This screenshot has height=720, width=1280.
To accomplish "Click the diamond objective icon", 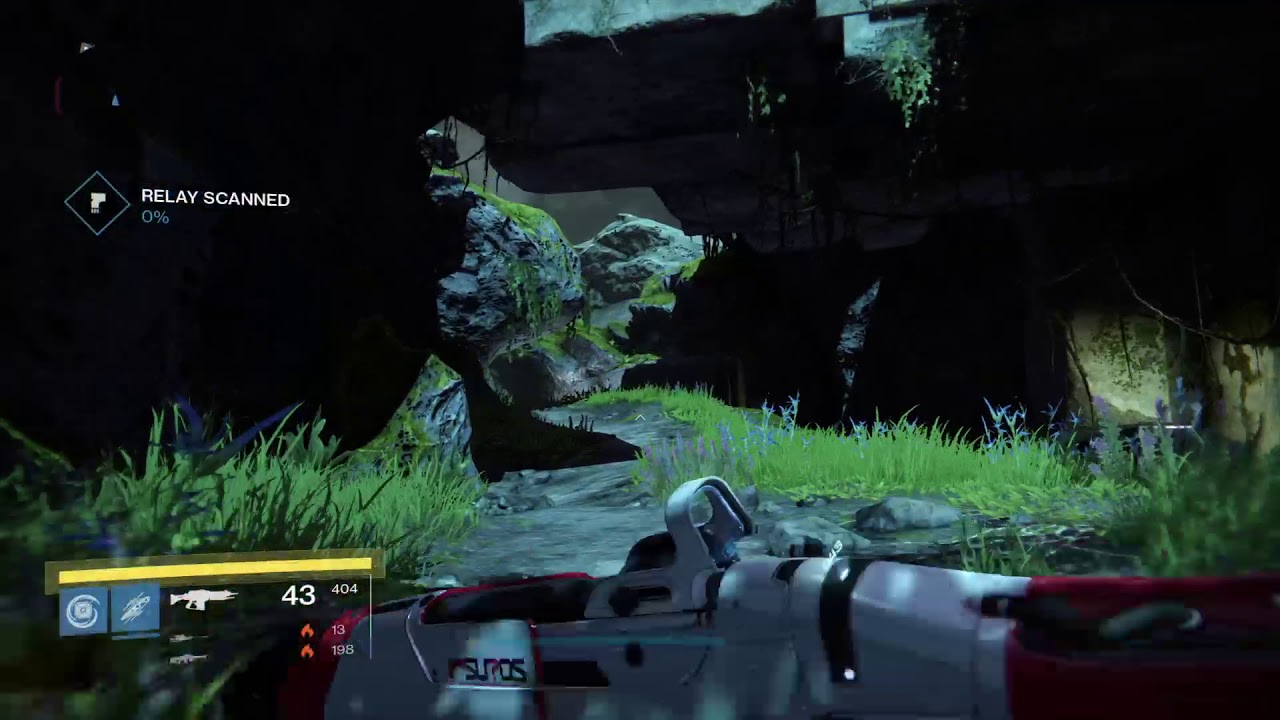I will (97, 203).
